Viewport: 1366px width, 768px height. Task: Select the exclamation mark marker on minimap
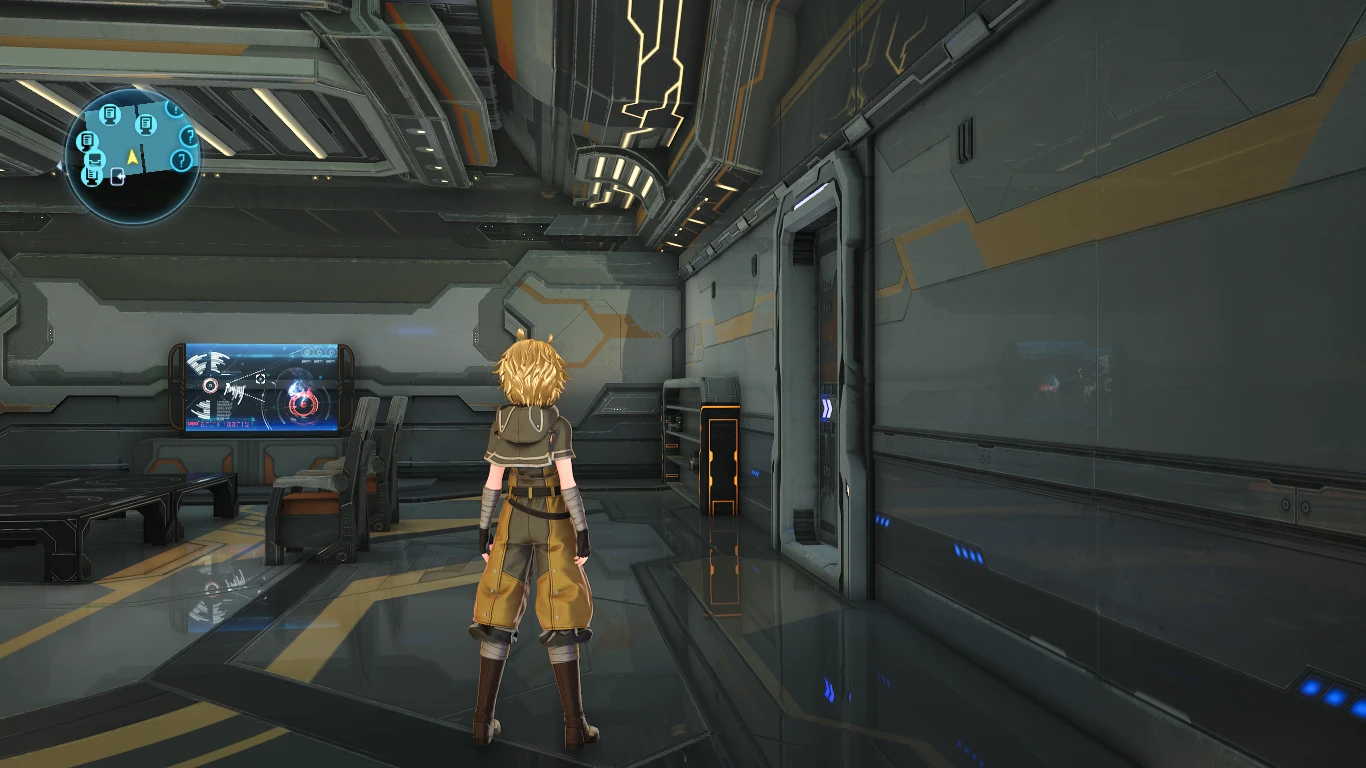175,109
